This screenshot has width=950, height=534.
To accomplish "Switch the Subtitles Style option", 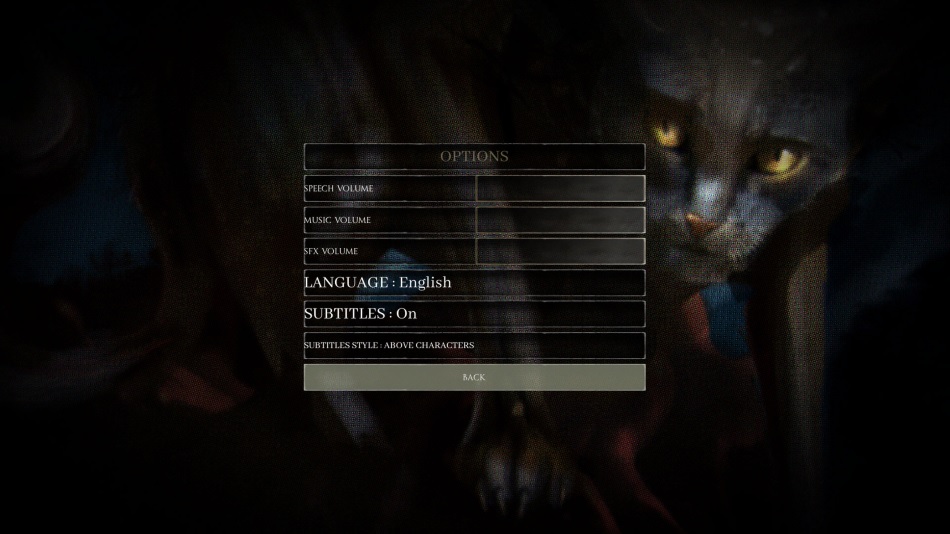I will tap(474, 346).
